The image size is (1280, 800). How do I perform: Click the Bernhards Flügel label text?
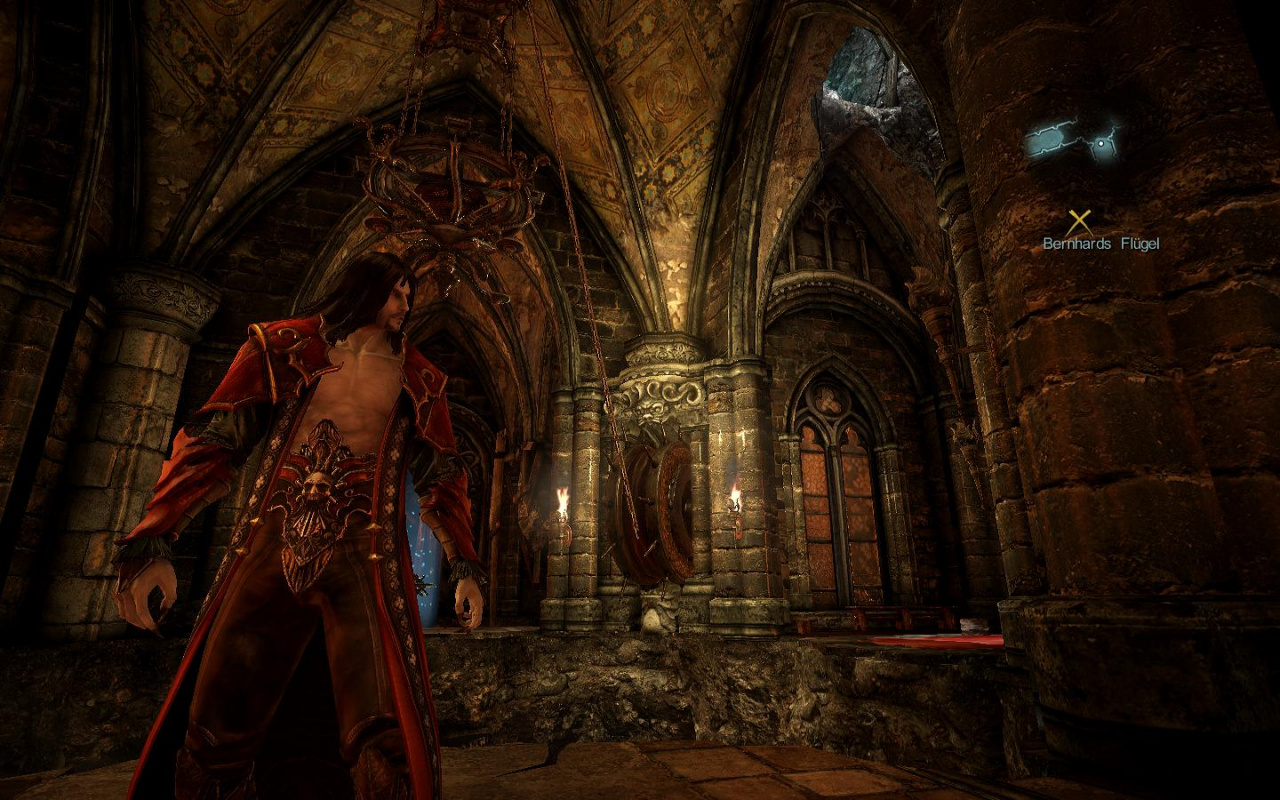pos(1103,242)
